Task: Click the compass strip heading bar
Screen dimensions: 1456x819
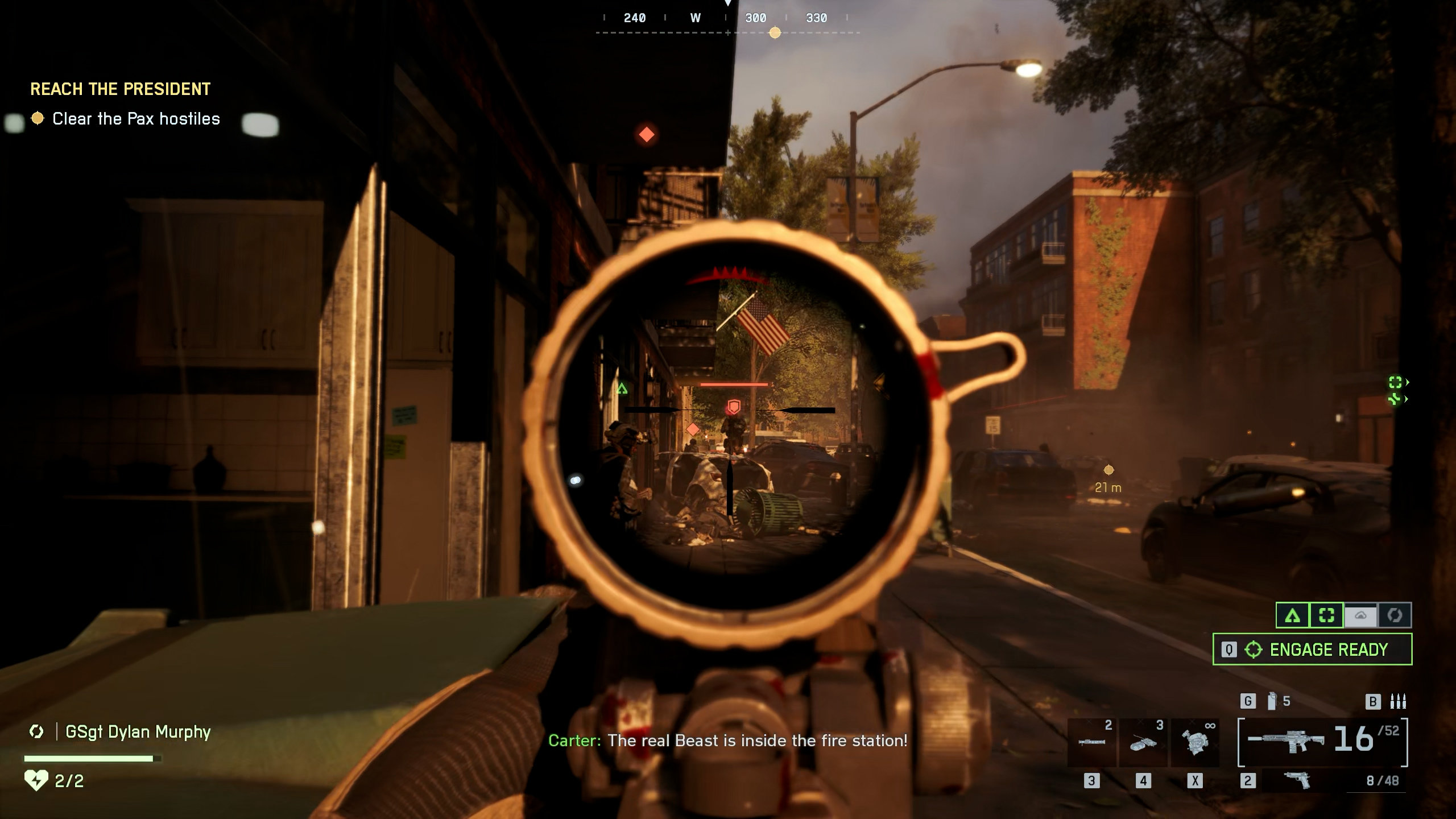Action: [727, 19]
